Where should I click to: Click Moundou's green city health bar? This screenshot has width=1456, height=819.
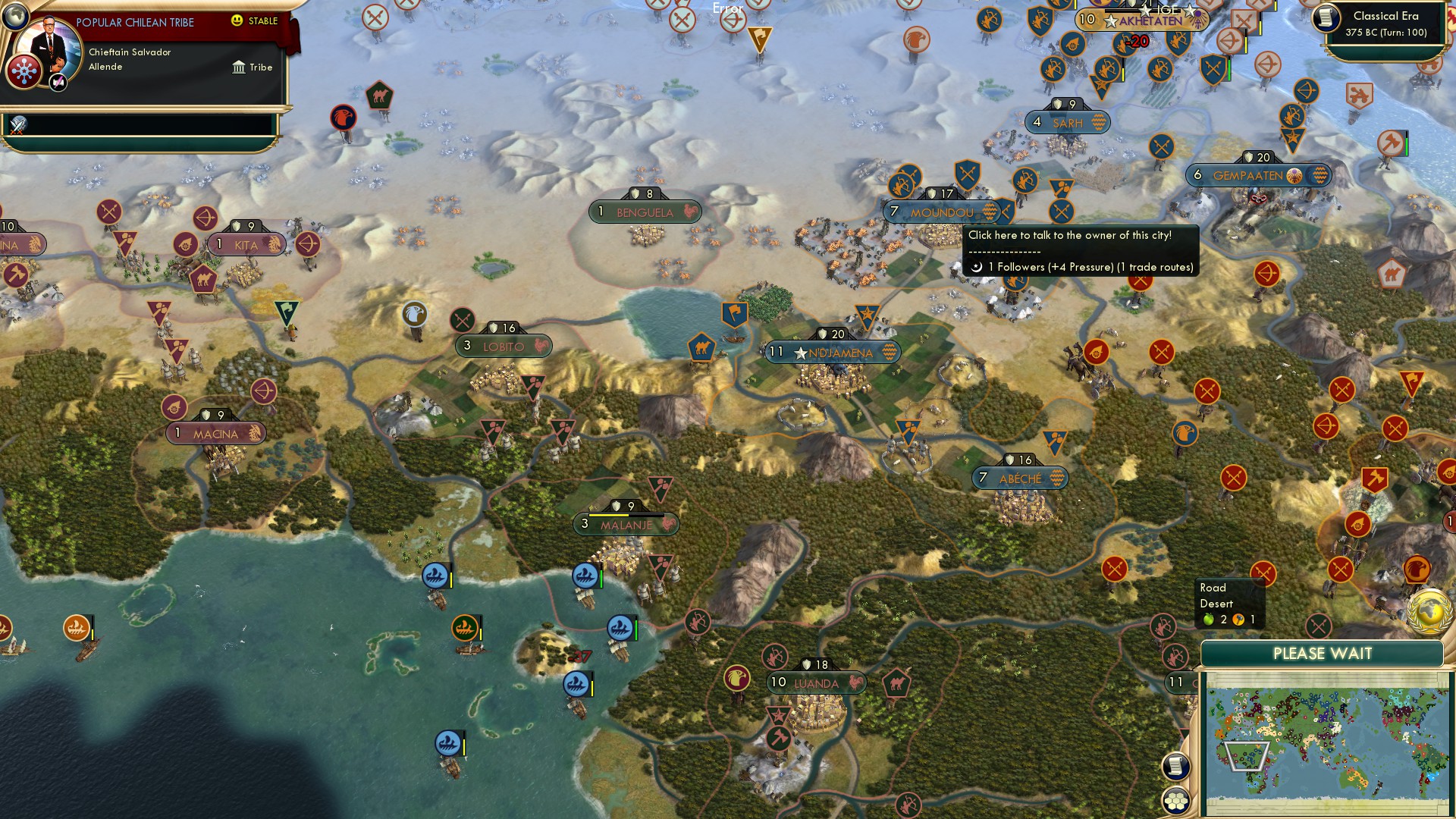[x=945, y=199]
